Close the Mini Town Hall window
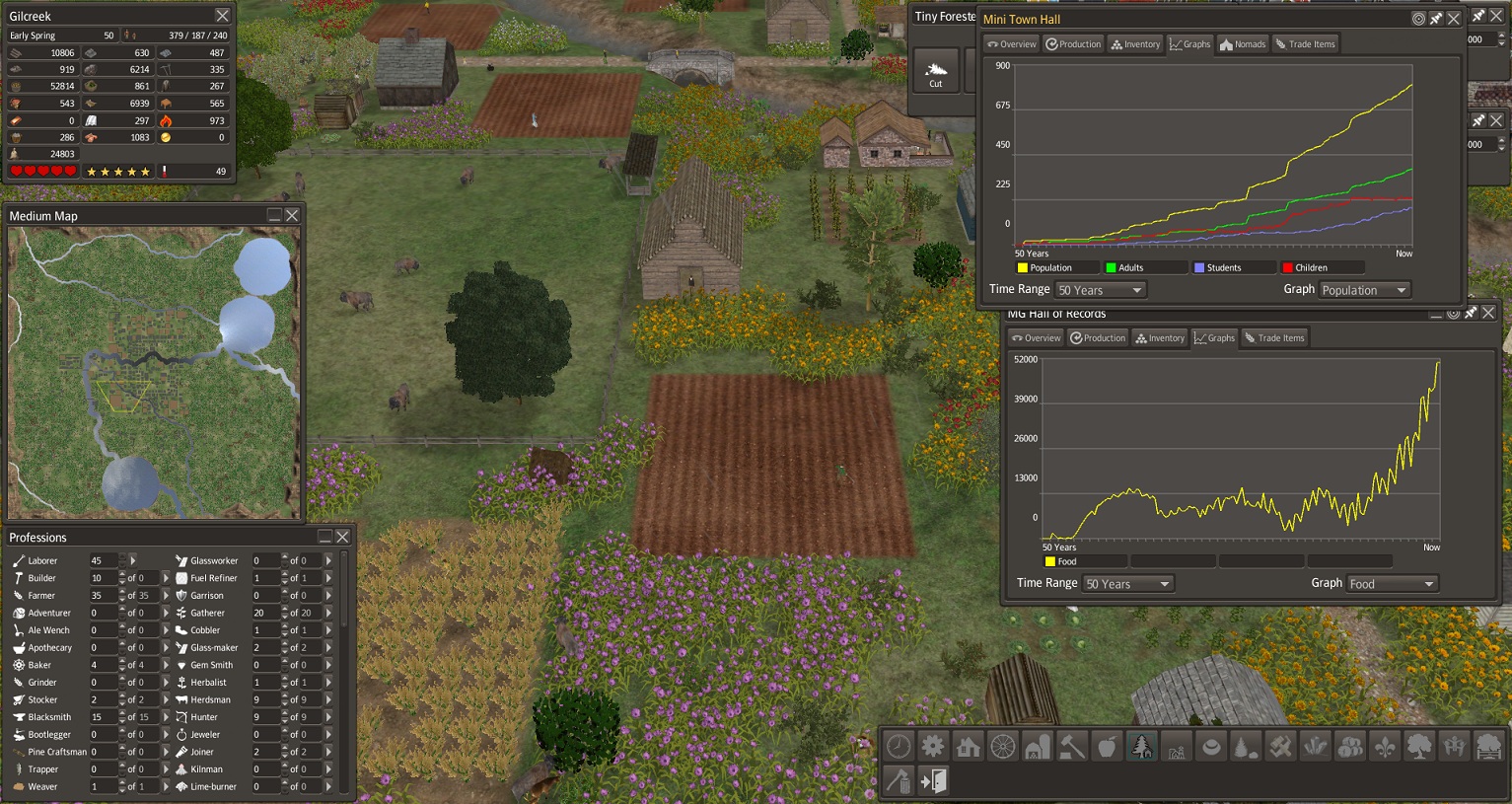The image size is (1512, 804). pos(1454,19)
